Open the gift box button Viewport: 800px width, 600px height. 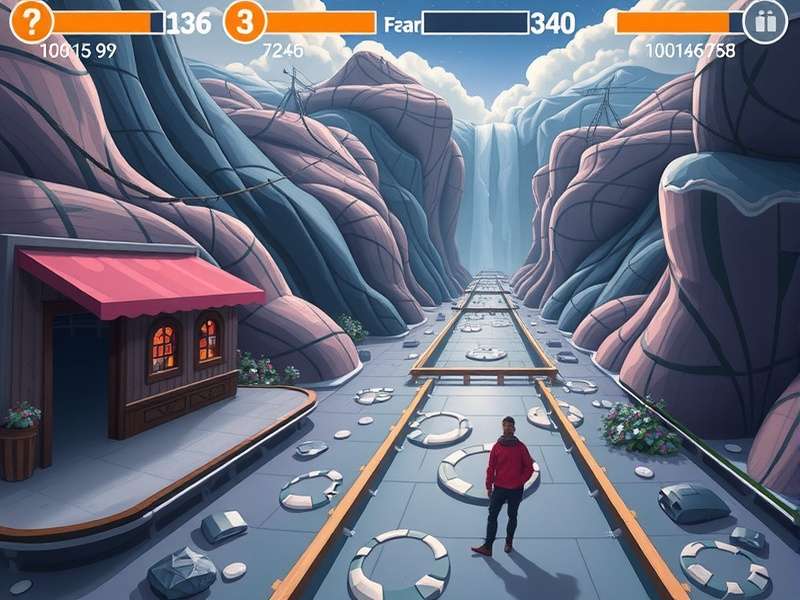(x=766, y=22)
